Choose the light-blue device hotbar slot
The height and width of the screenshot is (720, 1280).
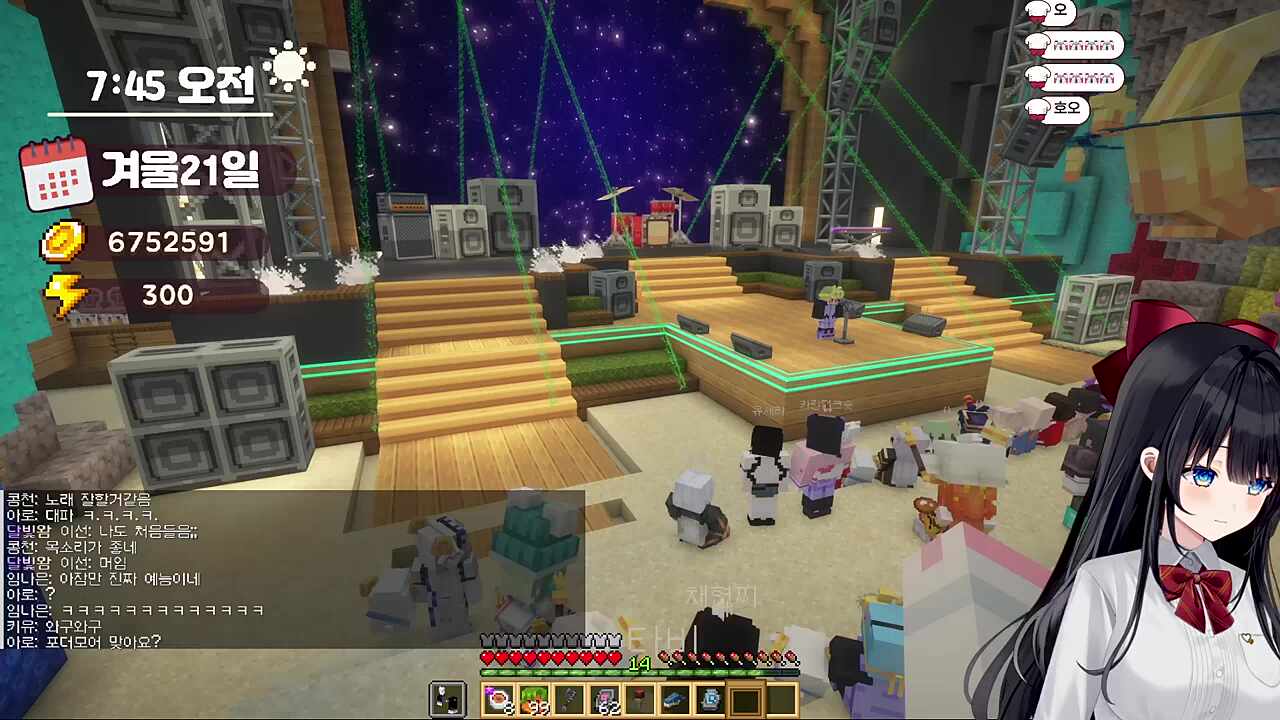pos(710,700)
